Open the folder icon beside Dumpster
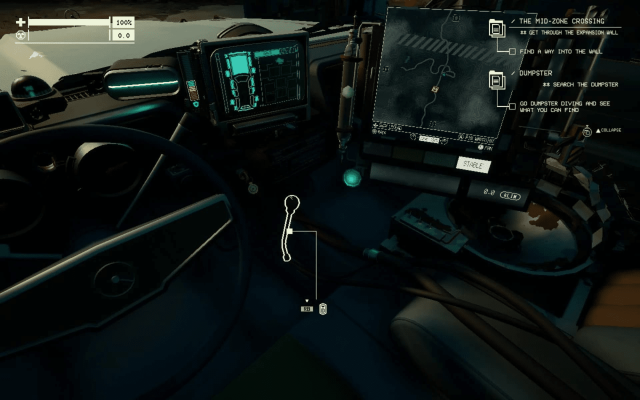The image size is (640, 400). point(496,80)
